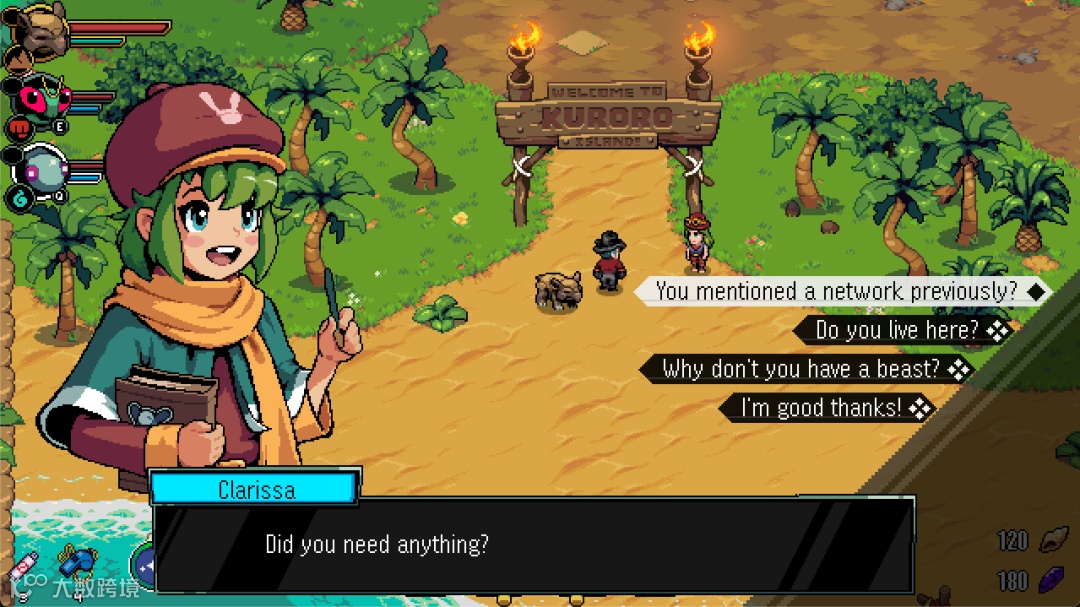Select the brown boar beast portrait

click(40, 28)
